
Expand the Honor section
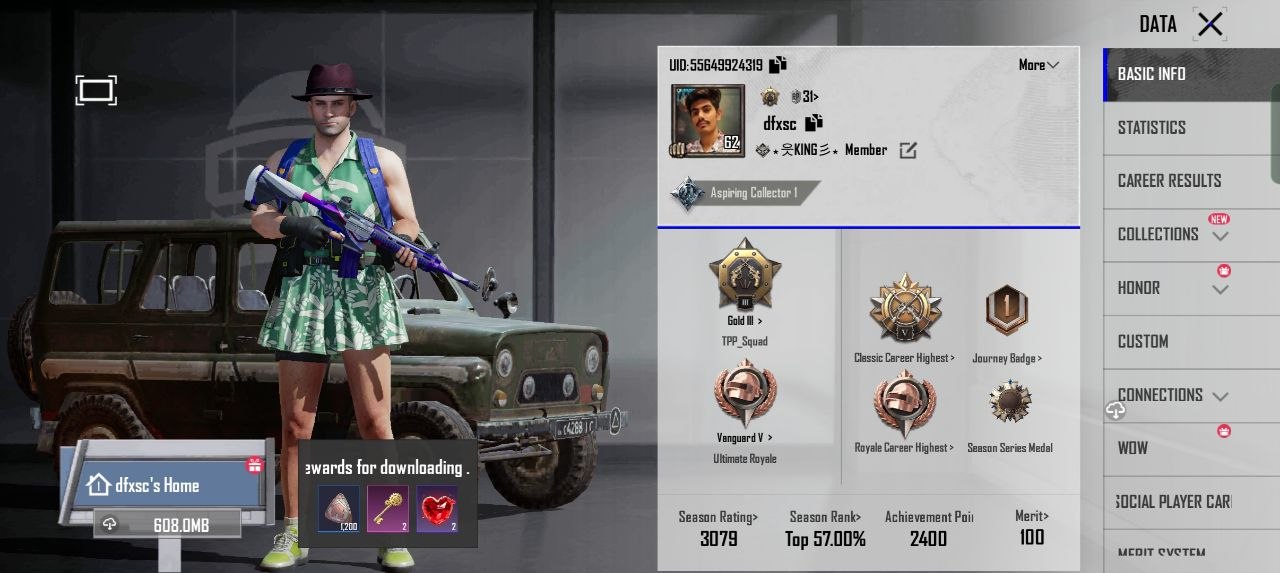1219,290
